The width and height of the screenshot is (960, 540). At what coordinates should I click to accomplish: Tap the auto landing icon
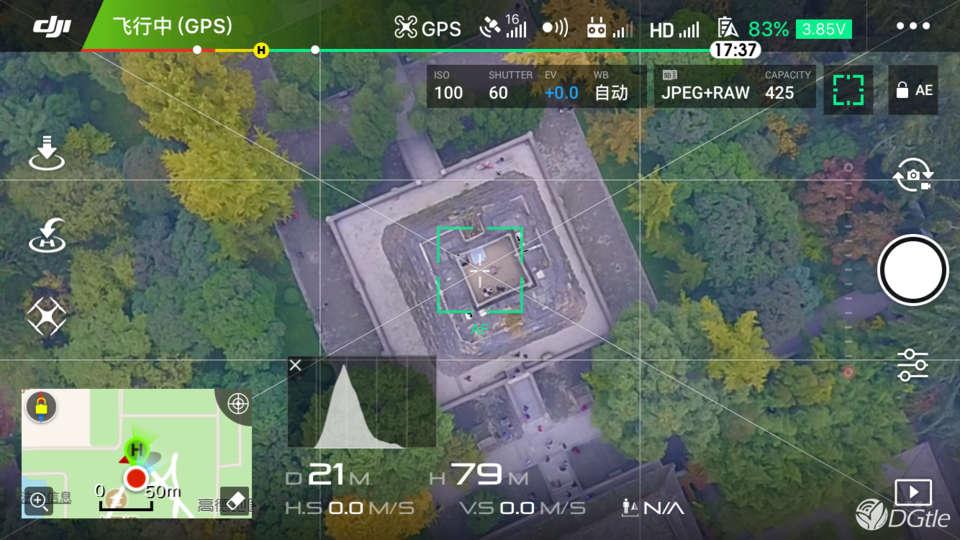[46, 154]
